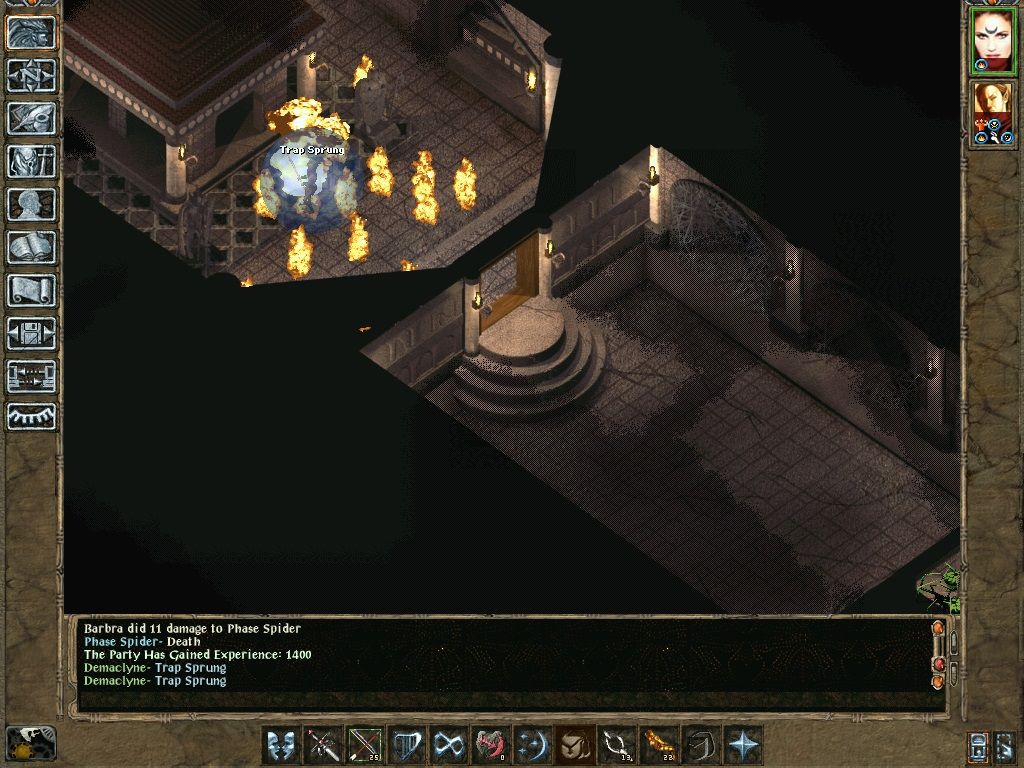Image resolution: width=1024 pixels, height=768 pixels.
Task: Select the second party member portrait
Action: [x=993, y=110]
